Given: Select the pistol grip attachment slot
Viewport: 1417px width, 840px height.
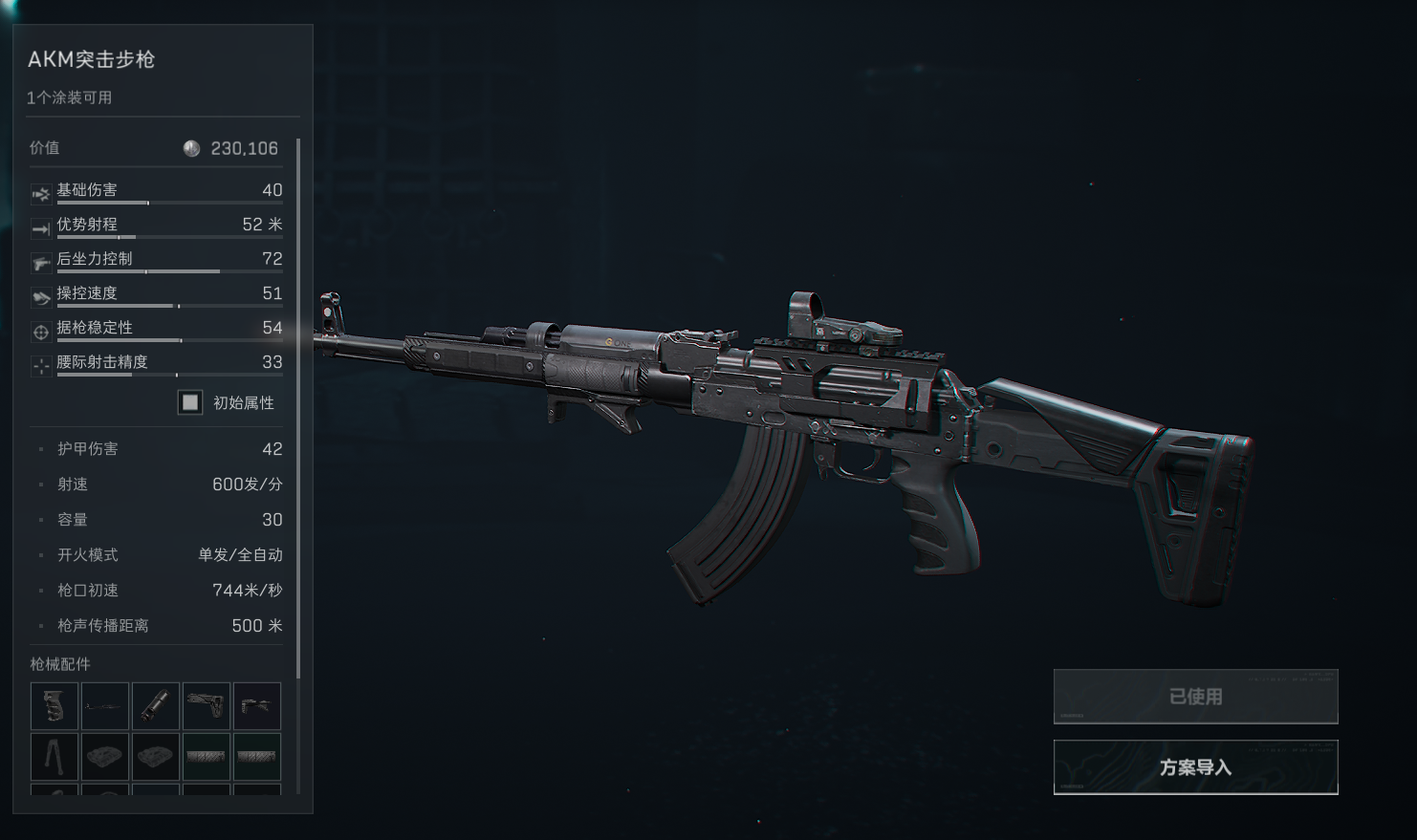Looking at the screenshot, I should point(54,706).
